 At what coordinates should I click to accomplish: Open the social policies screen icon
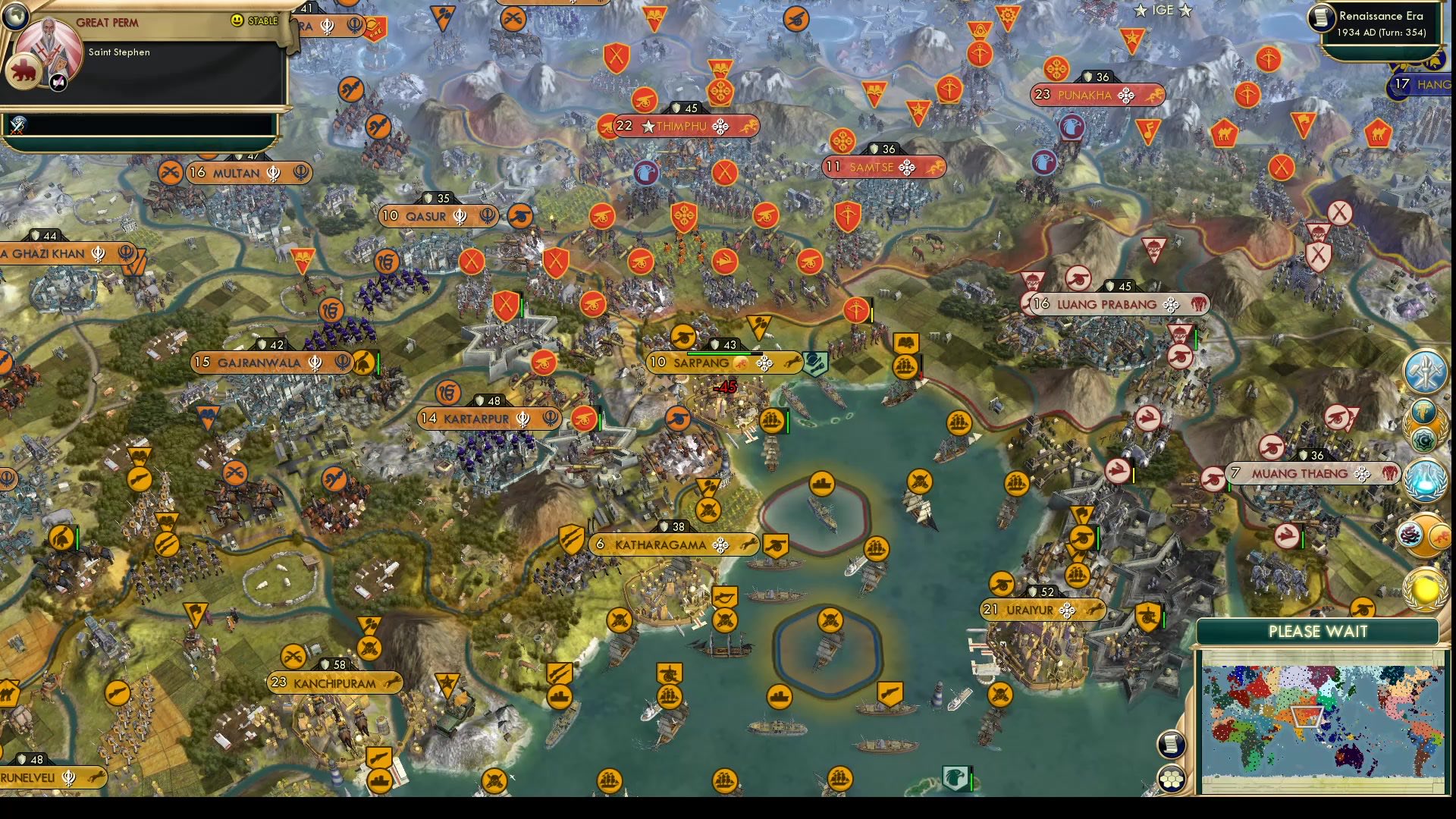[1423, 411]
